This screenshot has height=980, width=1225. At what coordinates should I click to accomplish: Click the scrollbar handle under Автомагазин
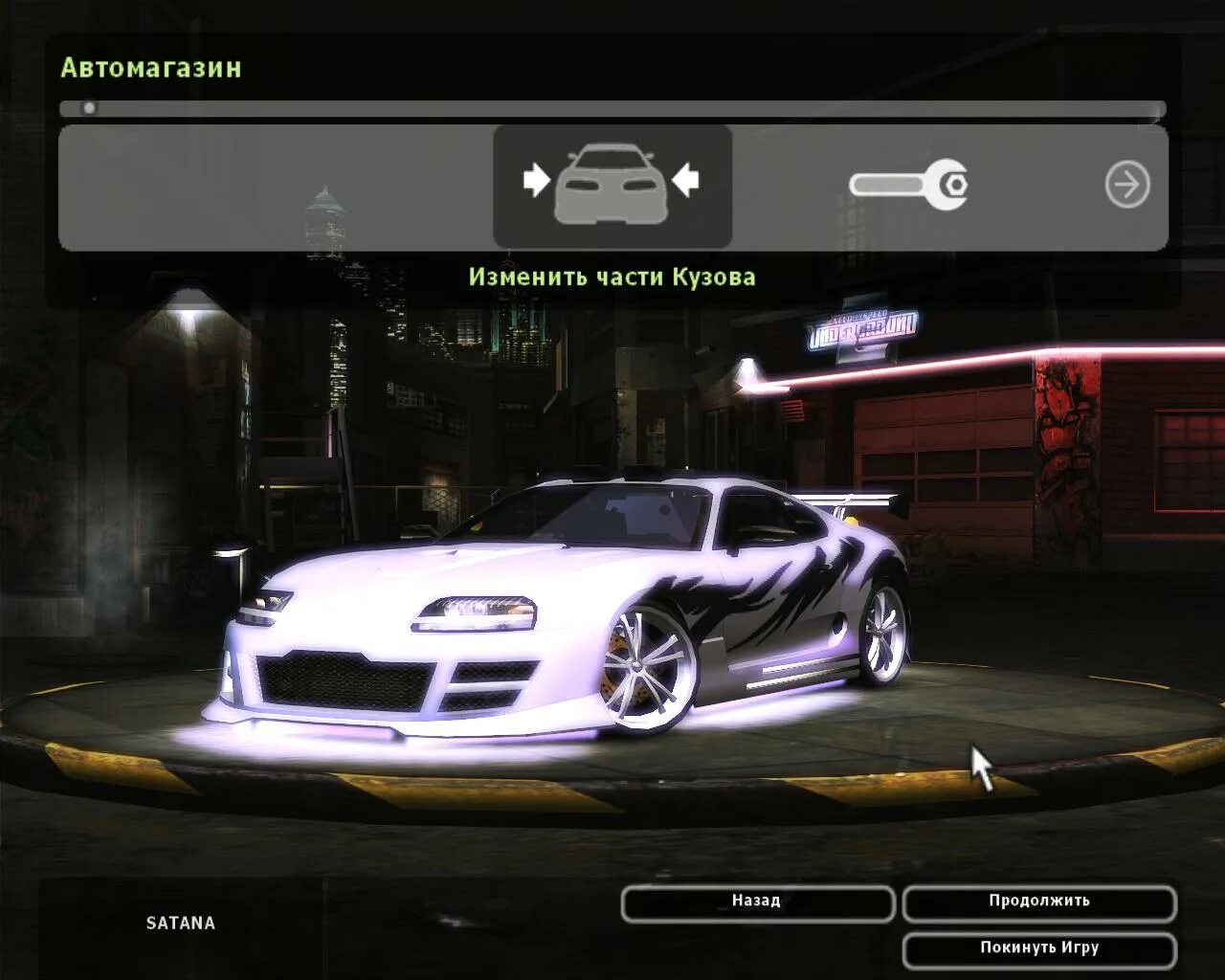point(89,108)
